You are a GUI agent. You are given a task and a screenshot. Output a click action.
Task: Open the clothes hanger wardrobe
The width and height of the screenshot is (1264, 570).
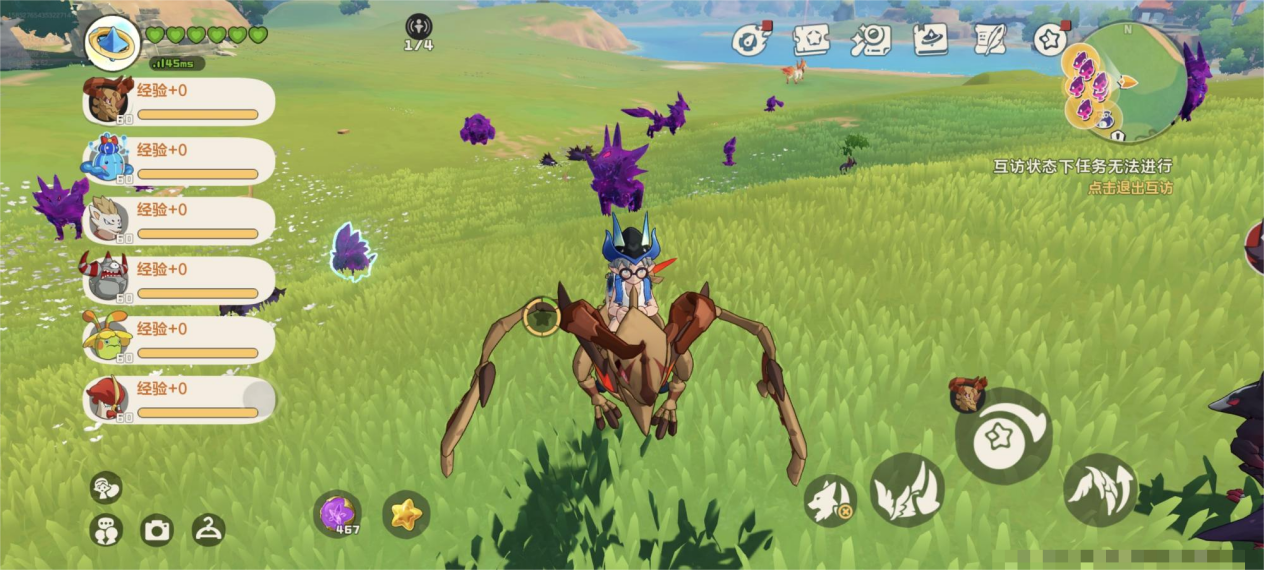pyautogui.click(x=208, y=530)
